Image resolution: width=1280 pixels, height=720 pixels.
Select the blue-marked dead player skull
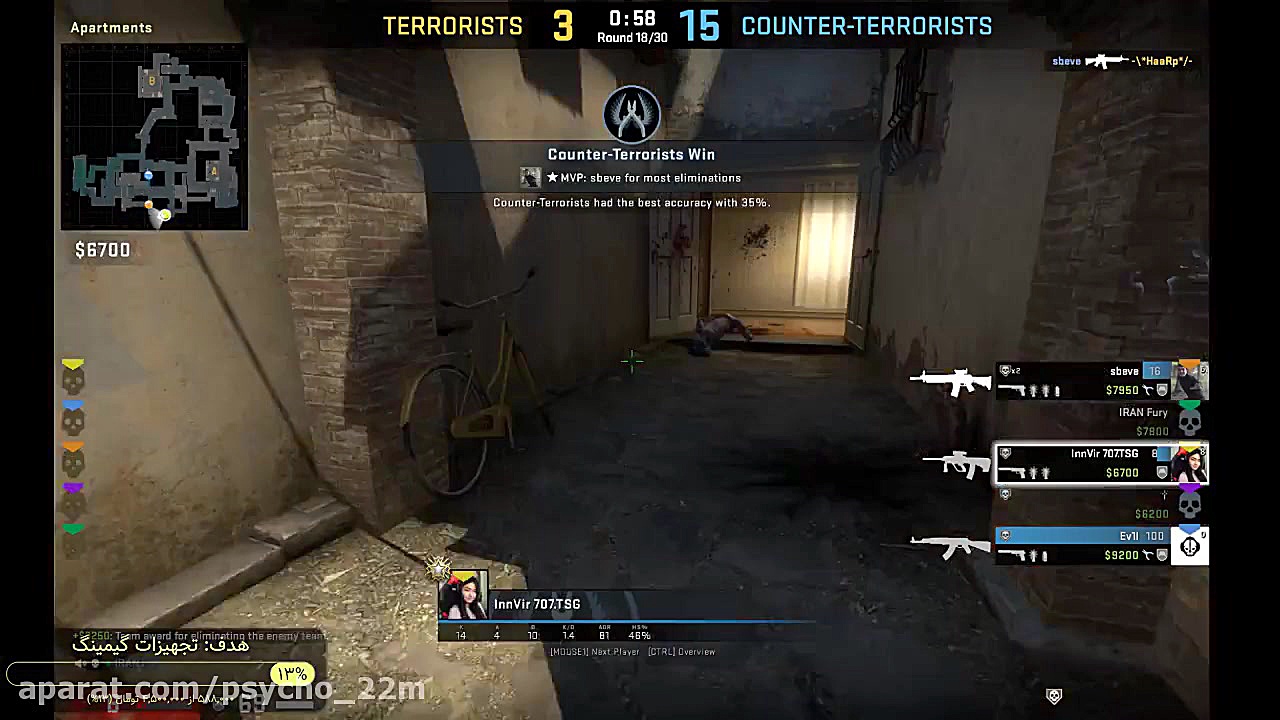click(x=73, y=421)
